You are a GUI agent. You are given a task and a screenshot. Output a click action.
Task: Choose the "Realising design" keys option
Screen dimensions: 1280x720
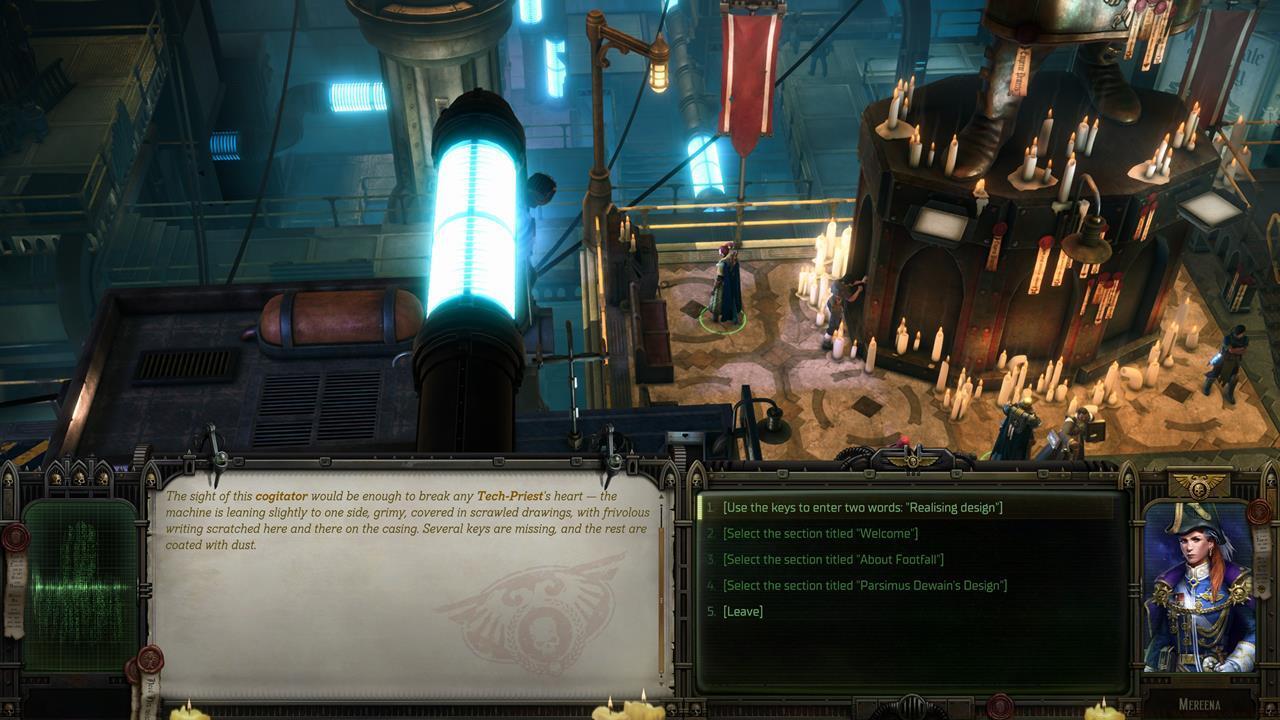(x=861, y=508)
